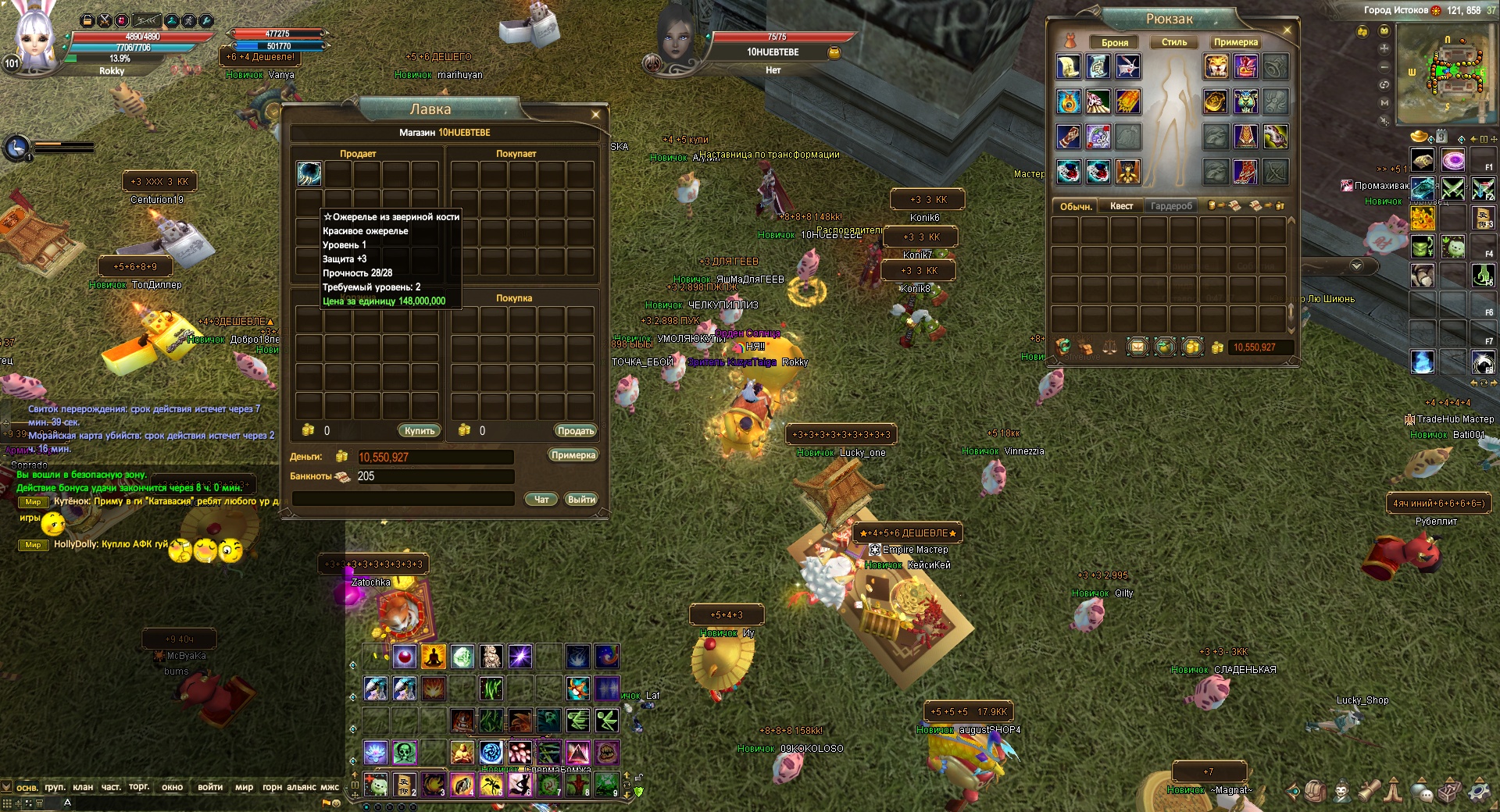Open the Примерка preview in the shop
Image resolution: width=1500 pixels, height=812 pixels.
[573, 455]
